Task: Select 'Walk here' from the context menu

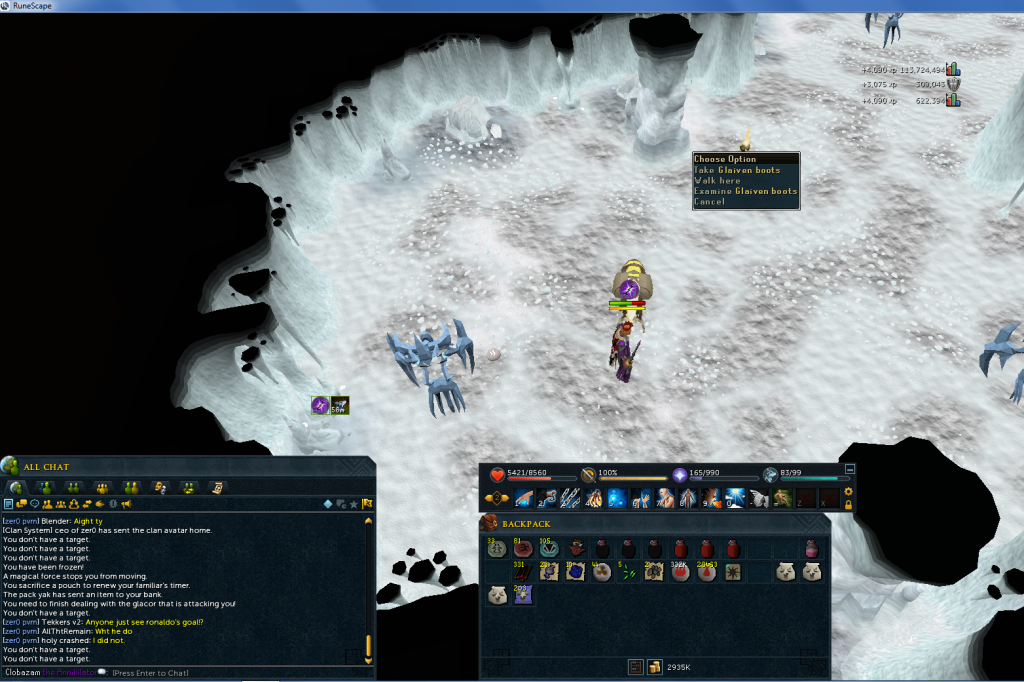Action: (x=717, y=181)
